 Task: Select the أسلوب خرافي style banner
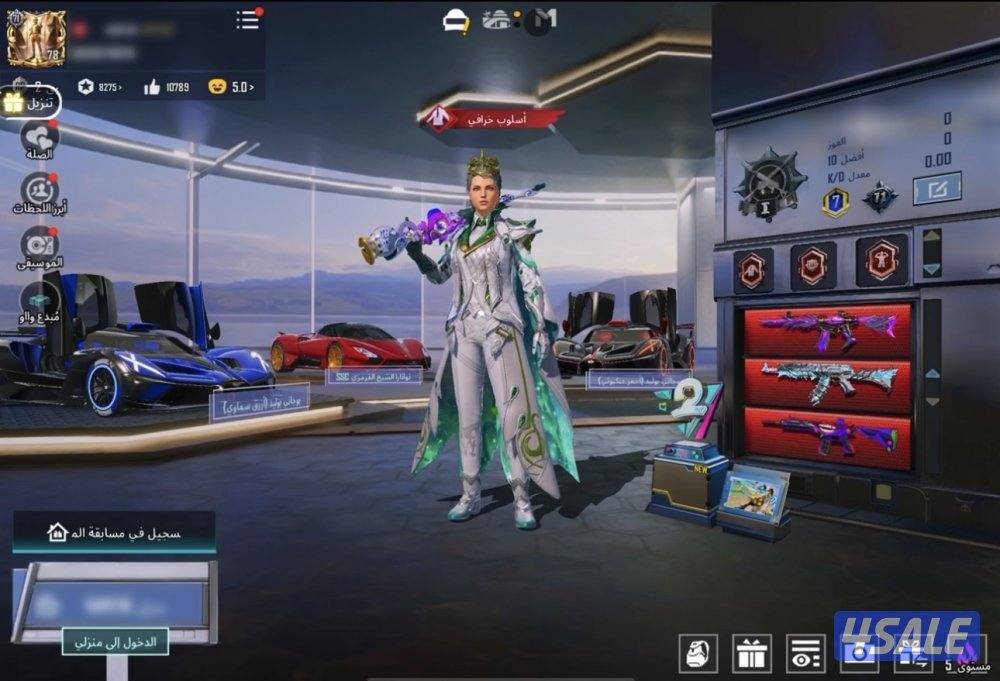(x=490, y=118)
